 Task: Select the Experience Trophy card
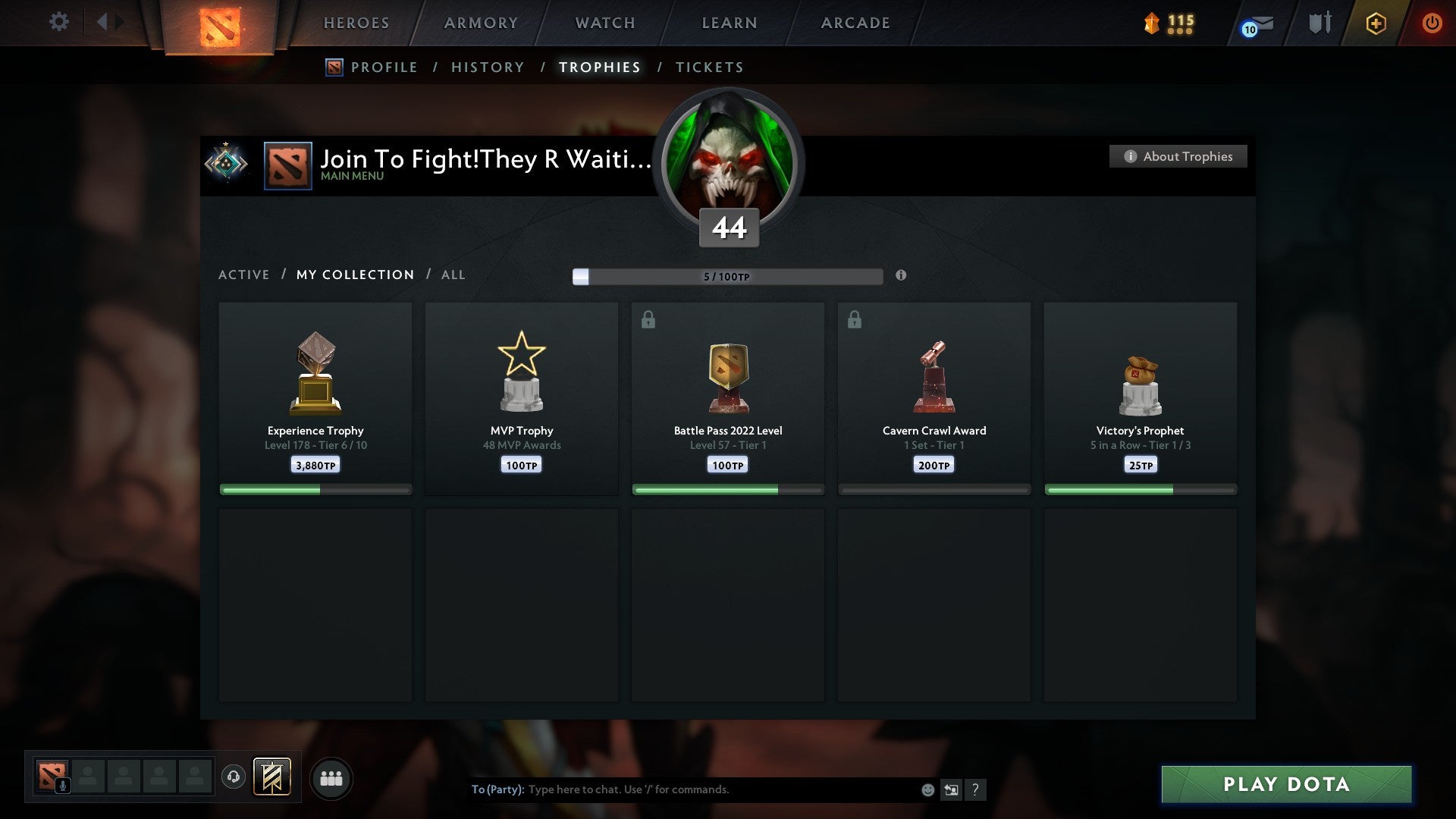point(315,394)
